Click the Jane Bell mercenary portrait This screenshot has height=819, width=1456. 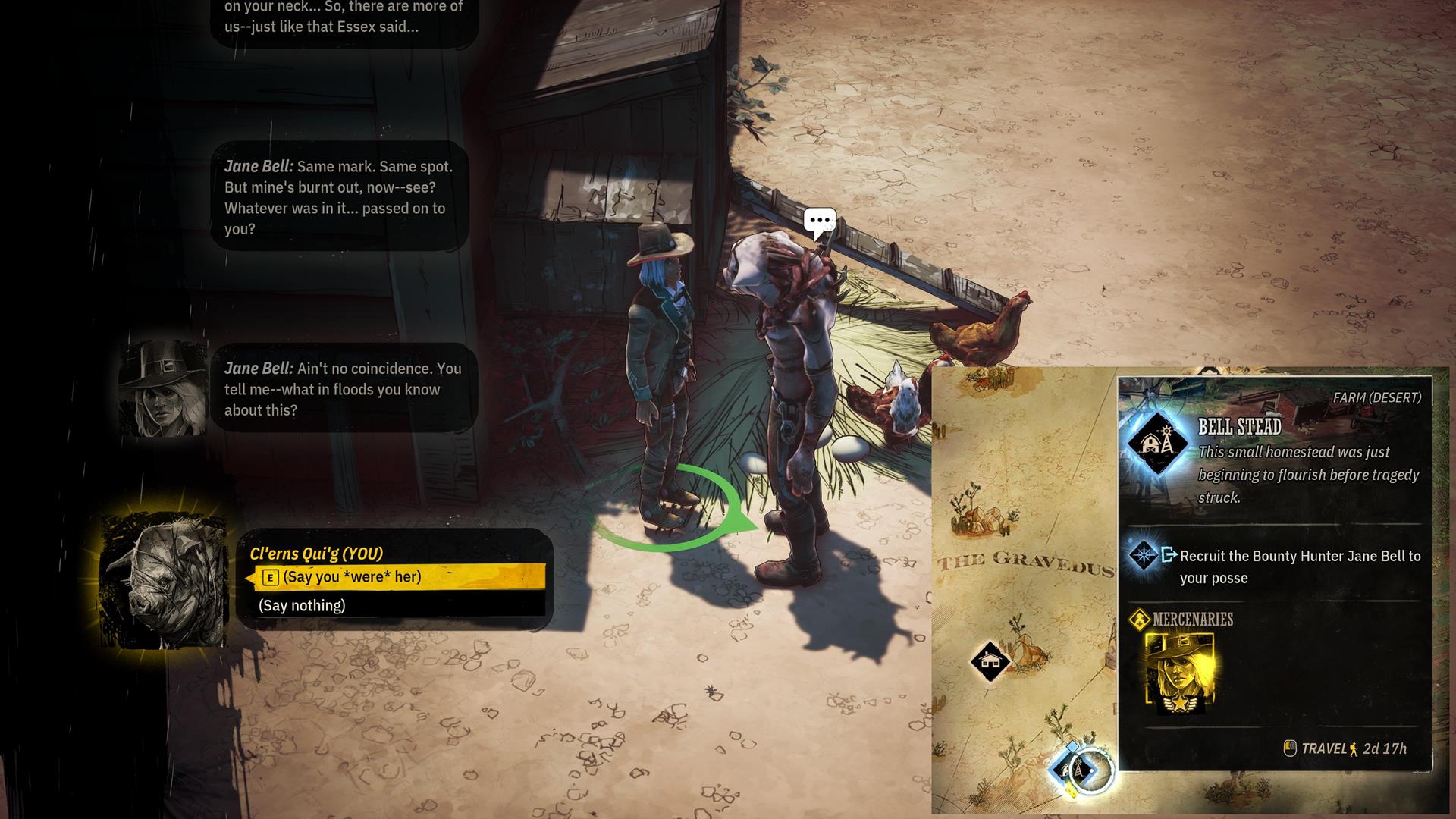pos(1179,673)
